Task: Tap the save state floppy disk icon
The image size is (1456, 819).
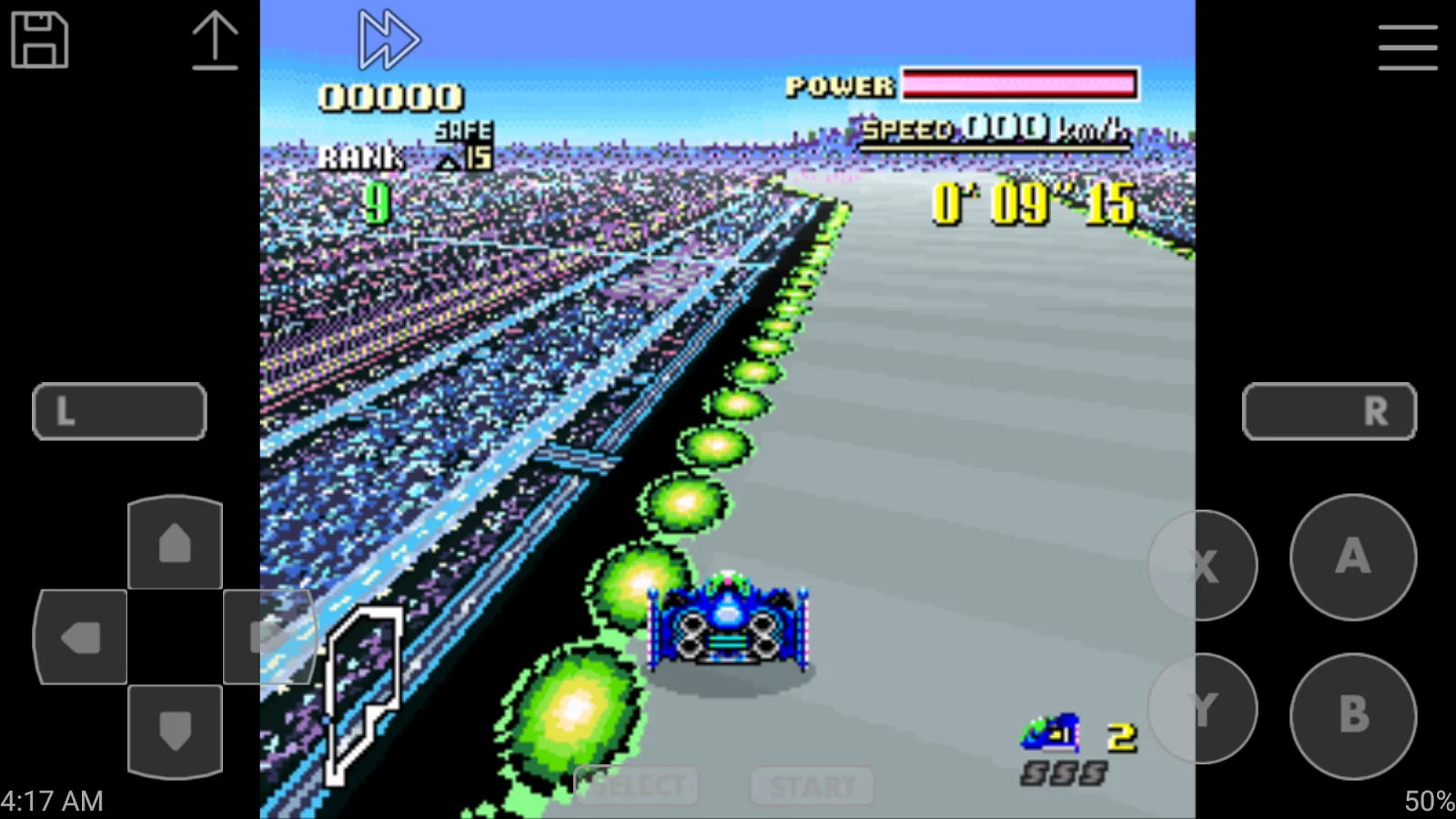Action: pos(39,40)
